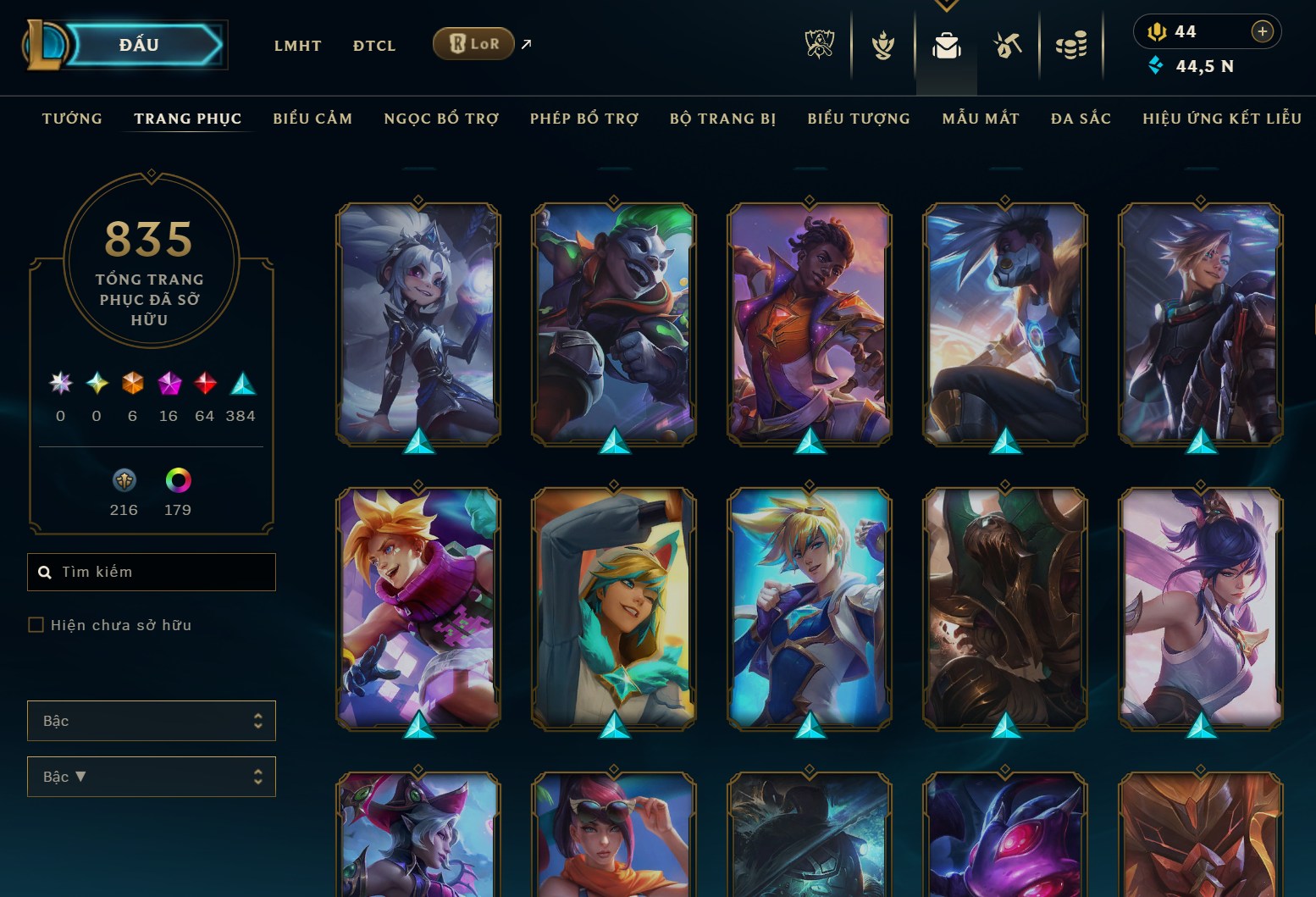Screen dimensions: 1316x897
Task: Click the plus icon to purchase RP
Action: pos(1263,31)
